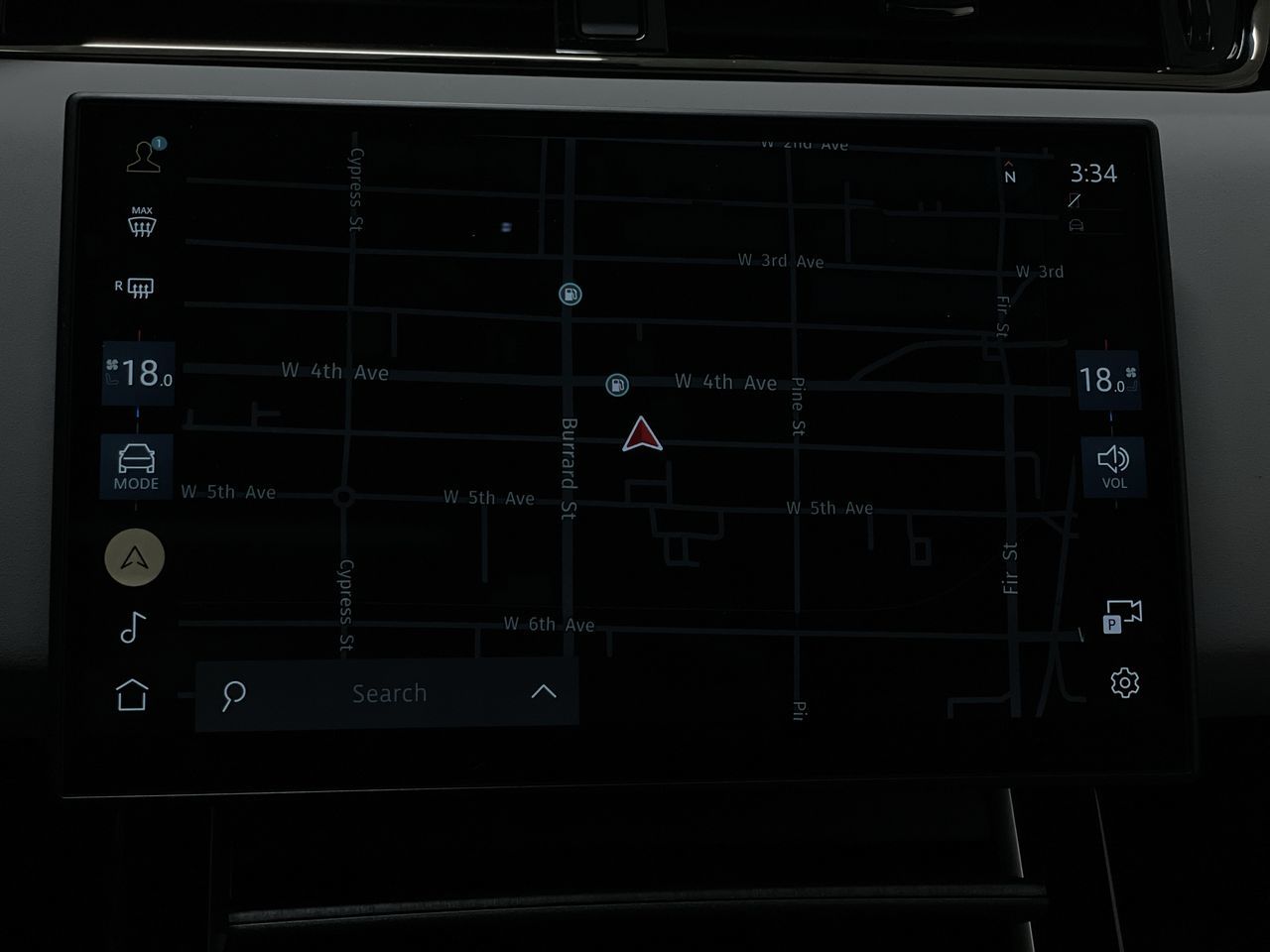
Task: Open the parking camera view
Action: coord(1122,618)
